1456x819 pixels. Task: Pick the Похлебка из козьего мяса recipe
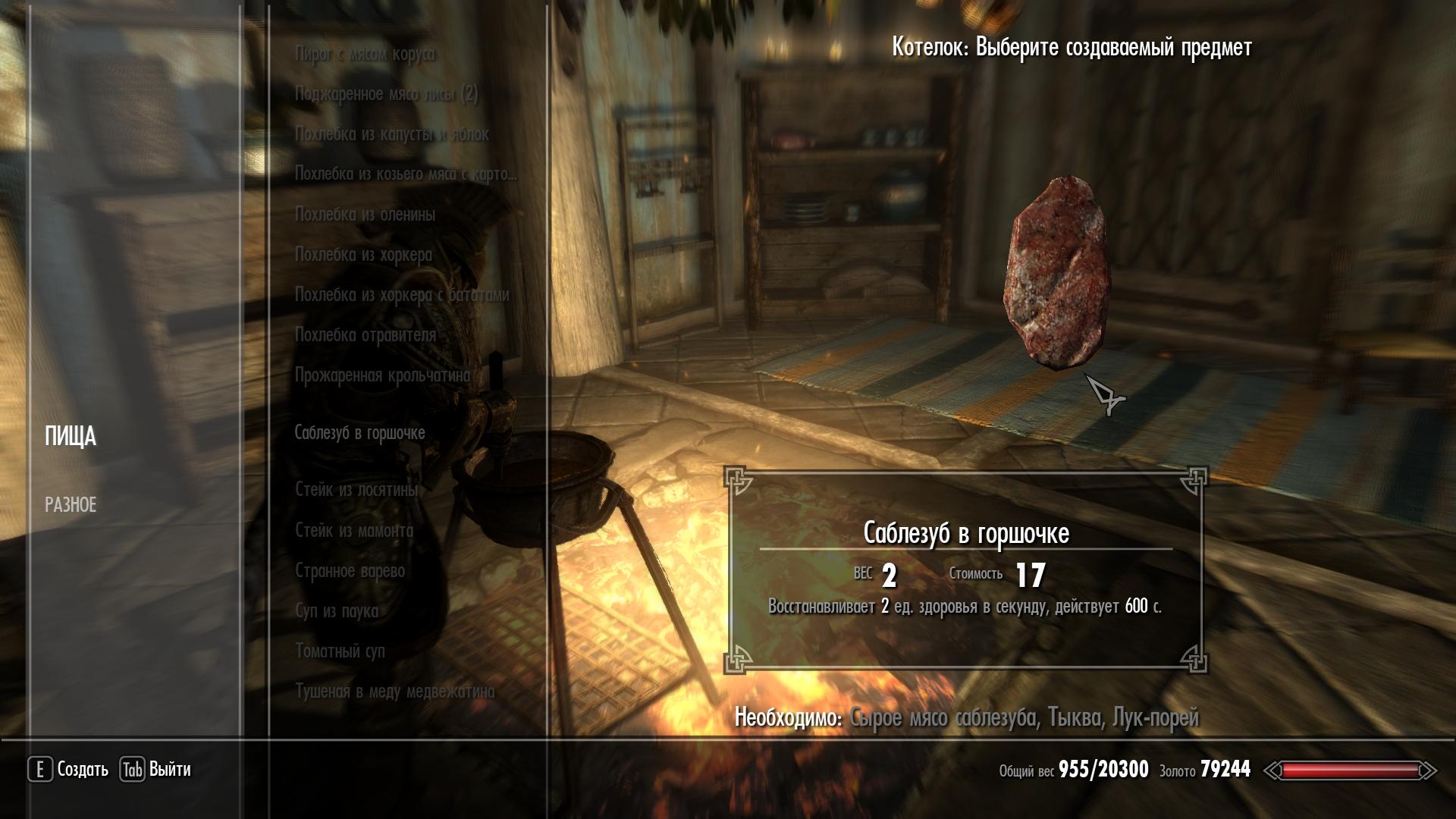tap(405, 174)
